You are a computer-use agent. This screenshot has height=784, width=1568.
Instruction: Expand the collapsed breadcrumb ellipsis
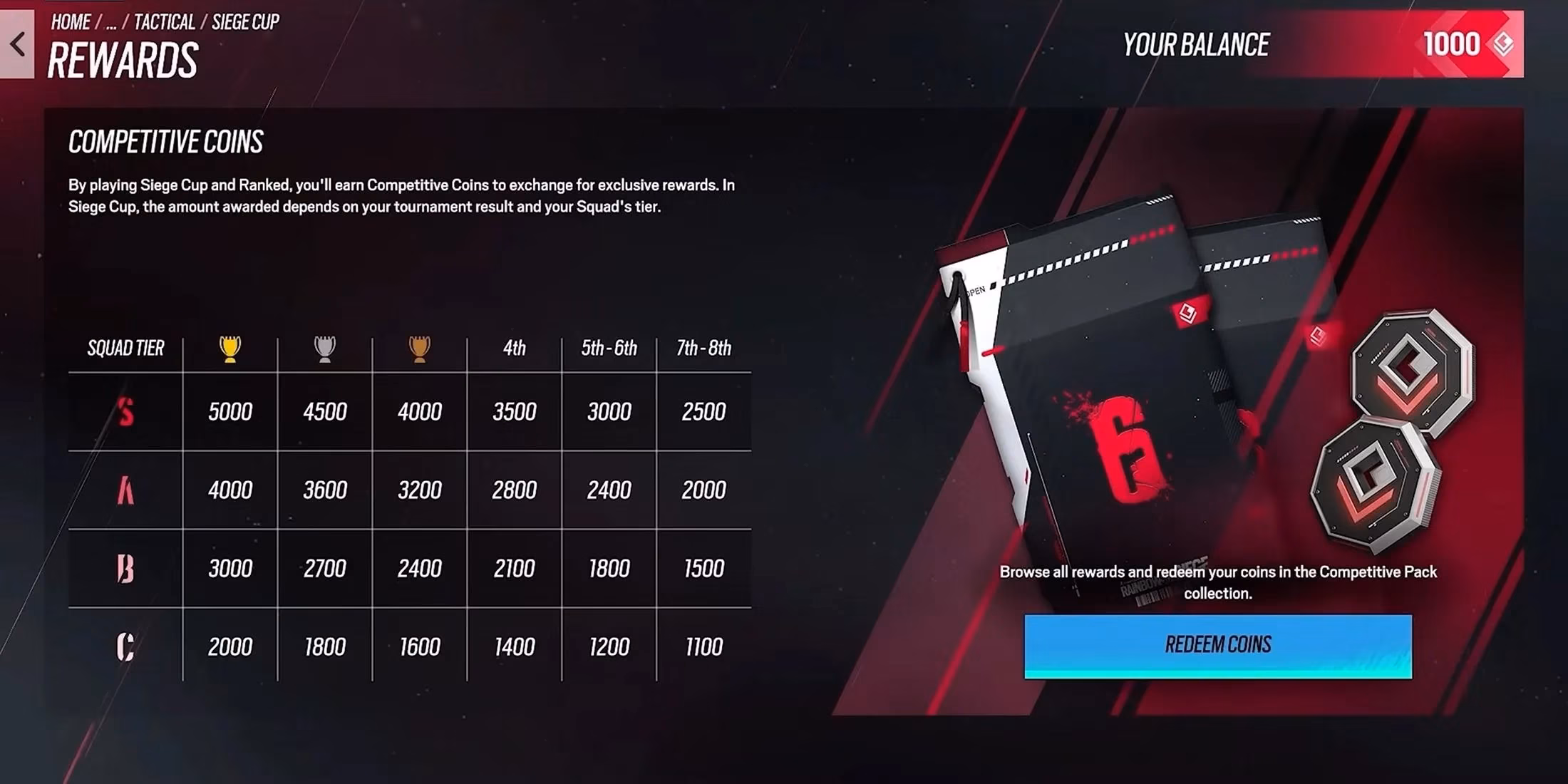tap(112, 21)
